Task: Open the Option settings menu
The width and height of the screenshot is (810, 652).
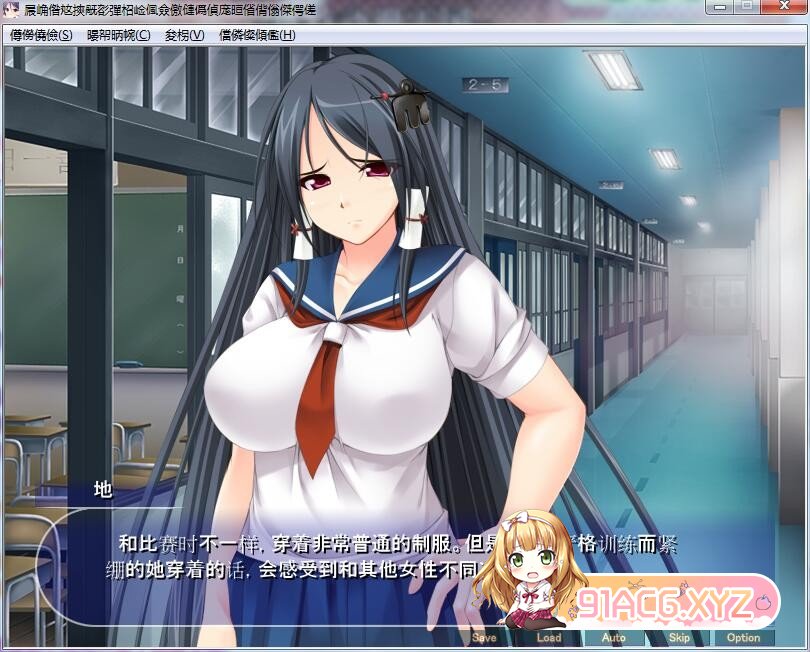Action: (743, 637)
